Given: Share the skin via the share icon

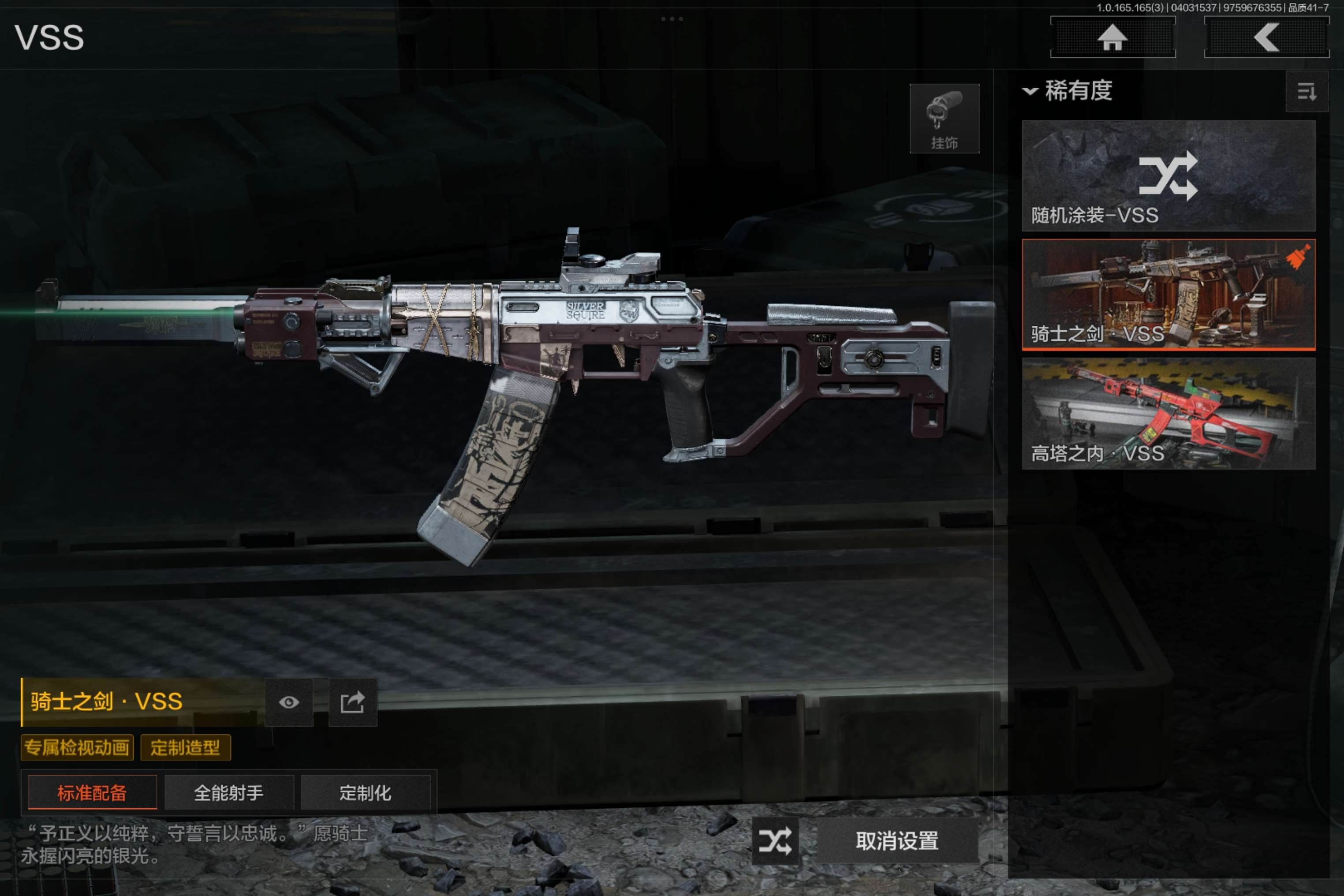Looking at the screenshot, I should 353,702.
